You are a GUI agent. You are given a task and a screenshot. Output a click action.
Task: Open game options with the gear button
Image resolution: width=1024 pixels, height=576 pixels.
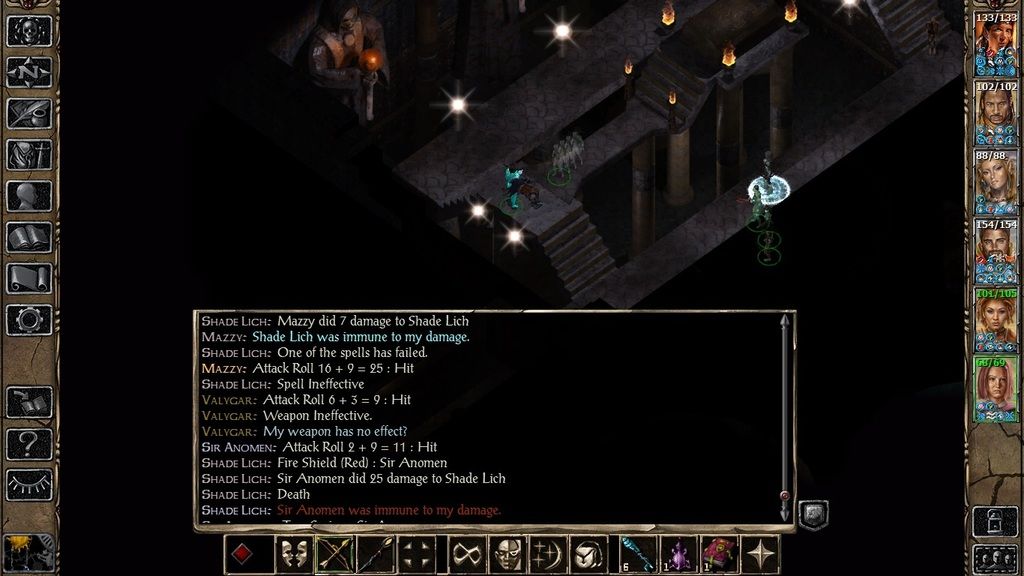(29, 319)
